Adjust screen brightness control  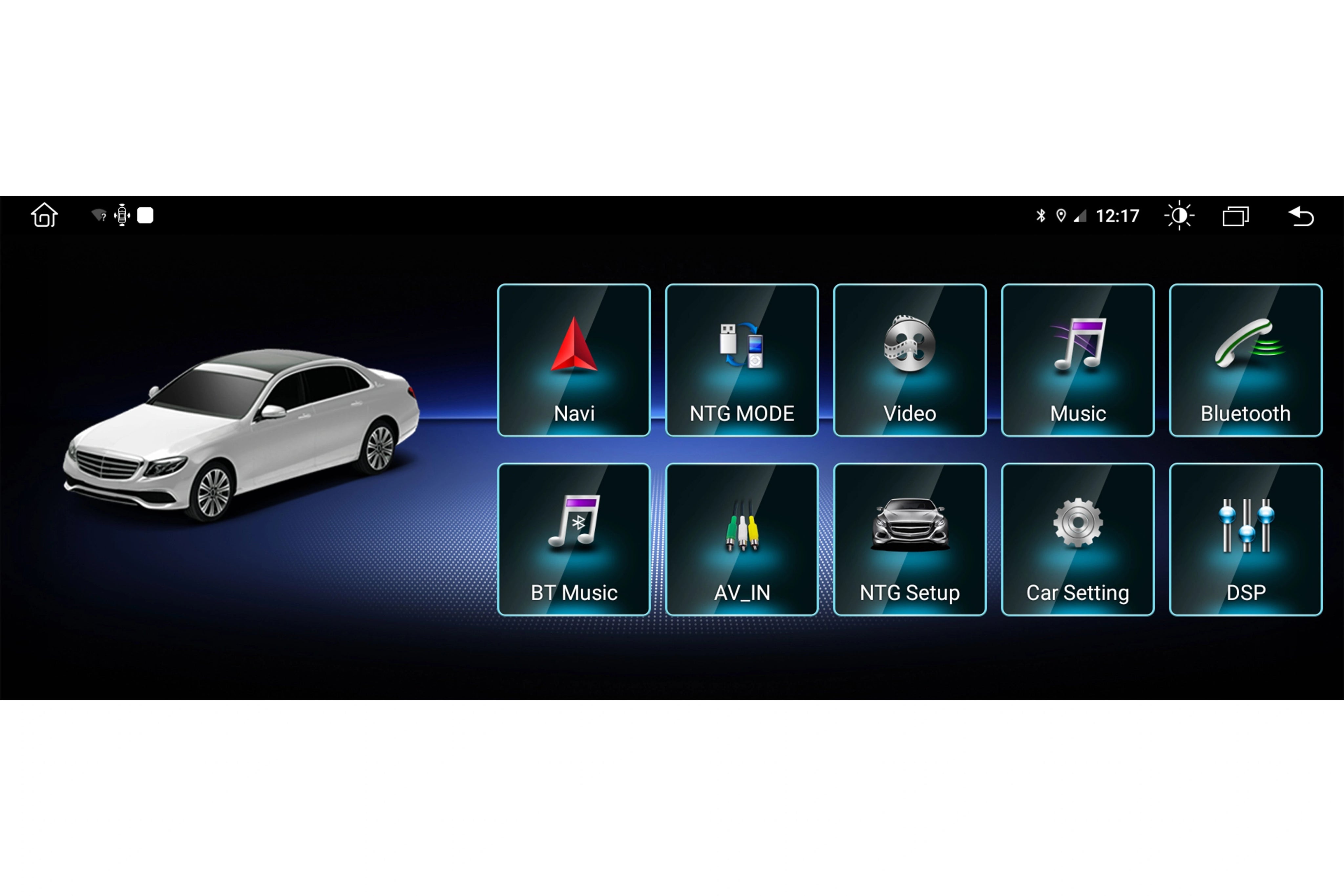coord(1179,216)
